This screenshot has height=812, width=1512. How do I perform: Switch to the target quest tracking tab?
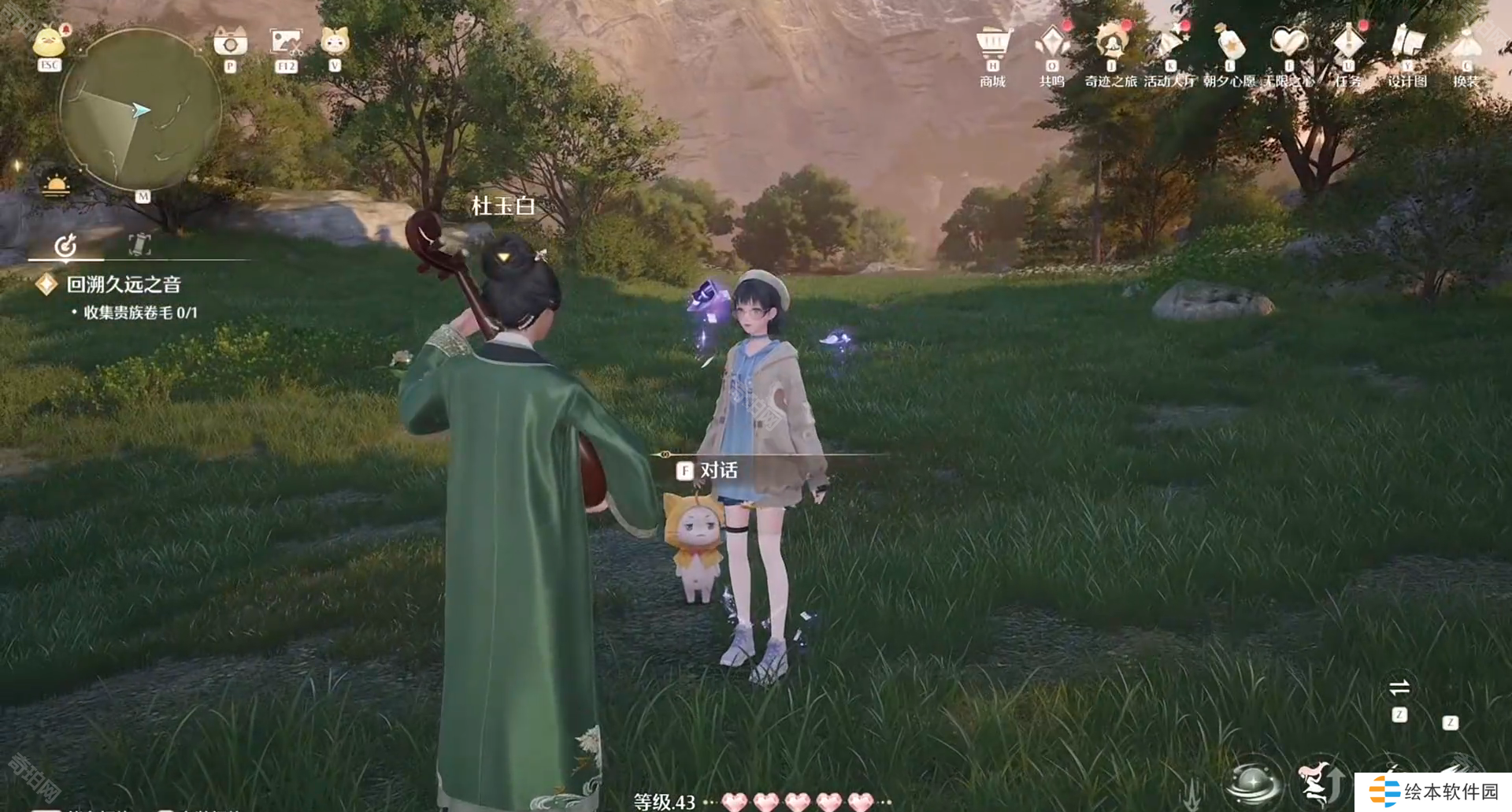66,246
